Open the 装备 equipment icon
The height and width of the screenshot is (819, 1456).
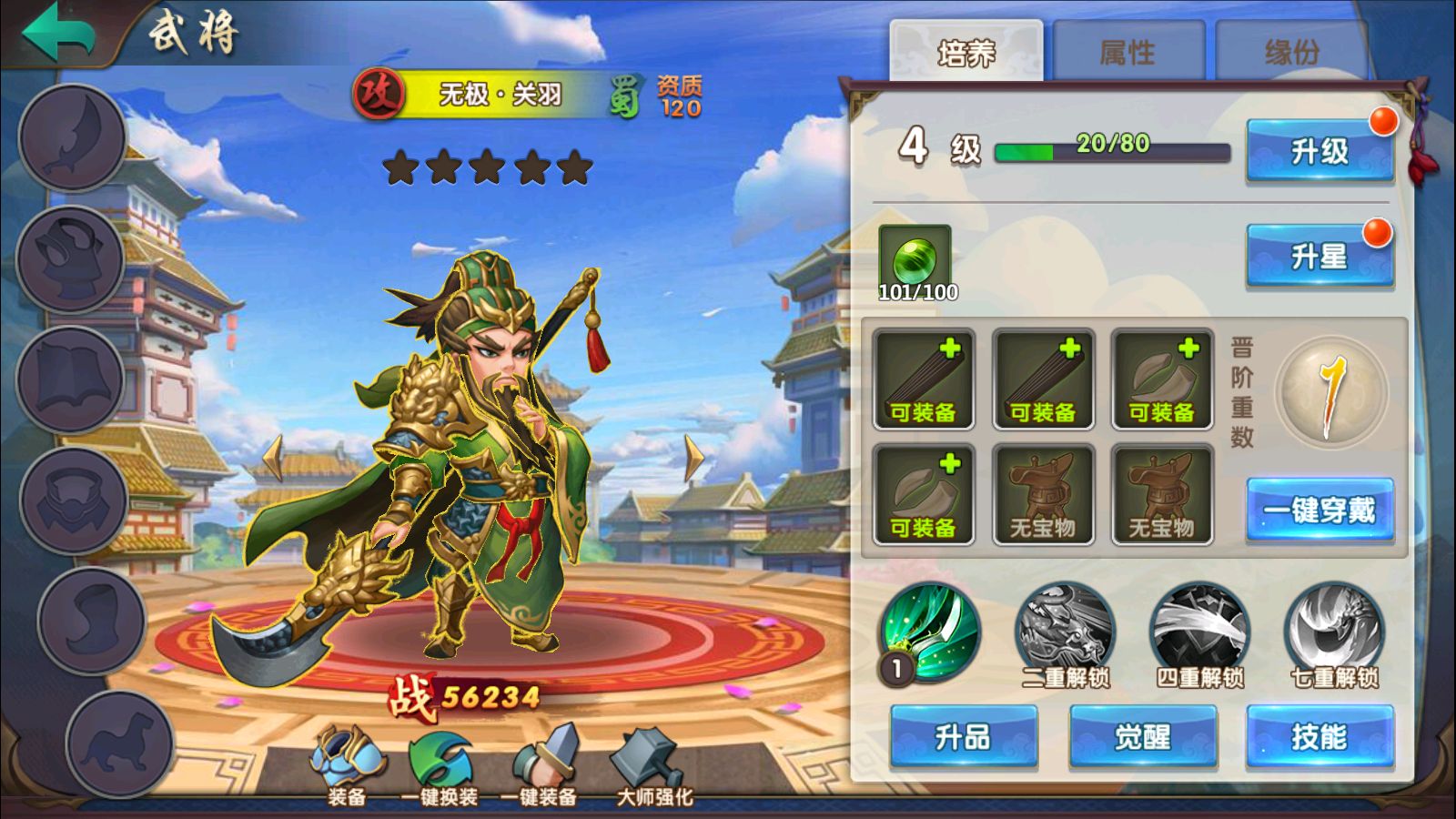(347, 764)
